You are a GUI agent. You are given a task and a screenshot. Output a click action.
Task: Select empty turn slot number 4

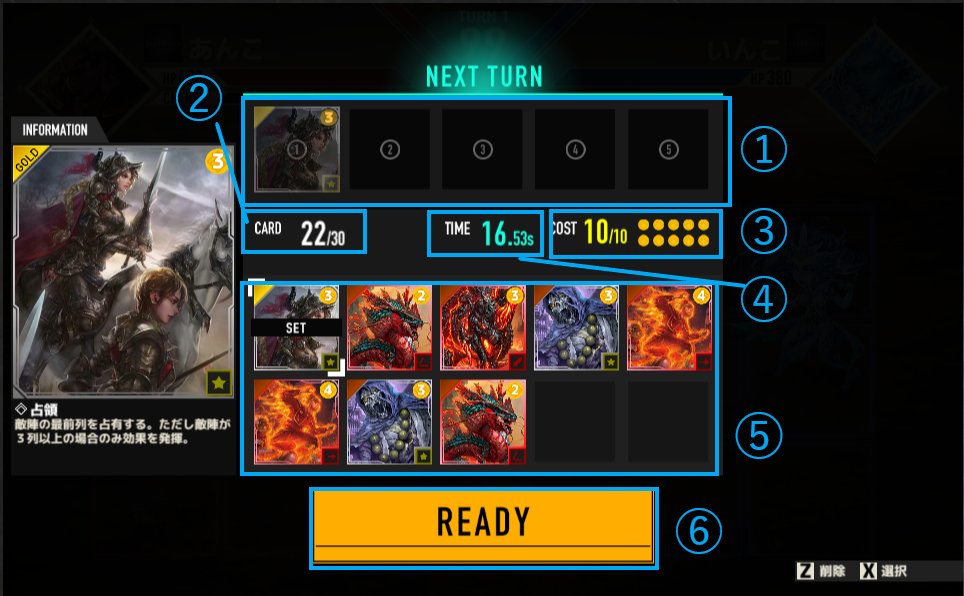tap(575, 149)
